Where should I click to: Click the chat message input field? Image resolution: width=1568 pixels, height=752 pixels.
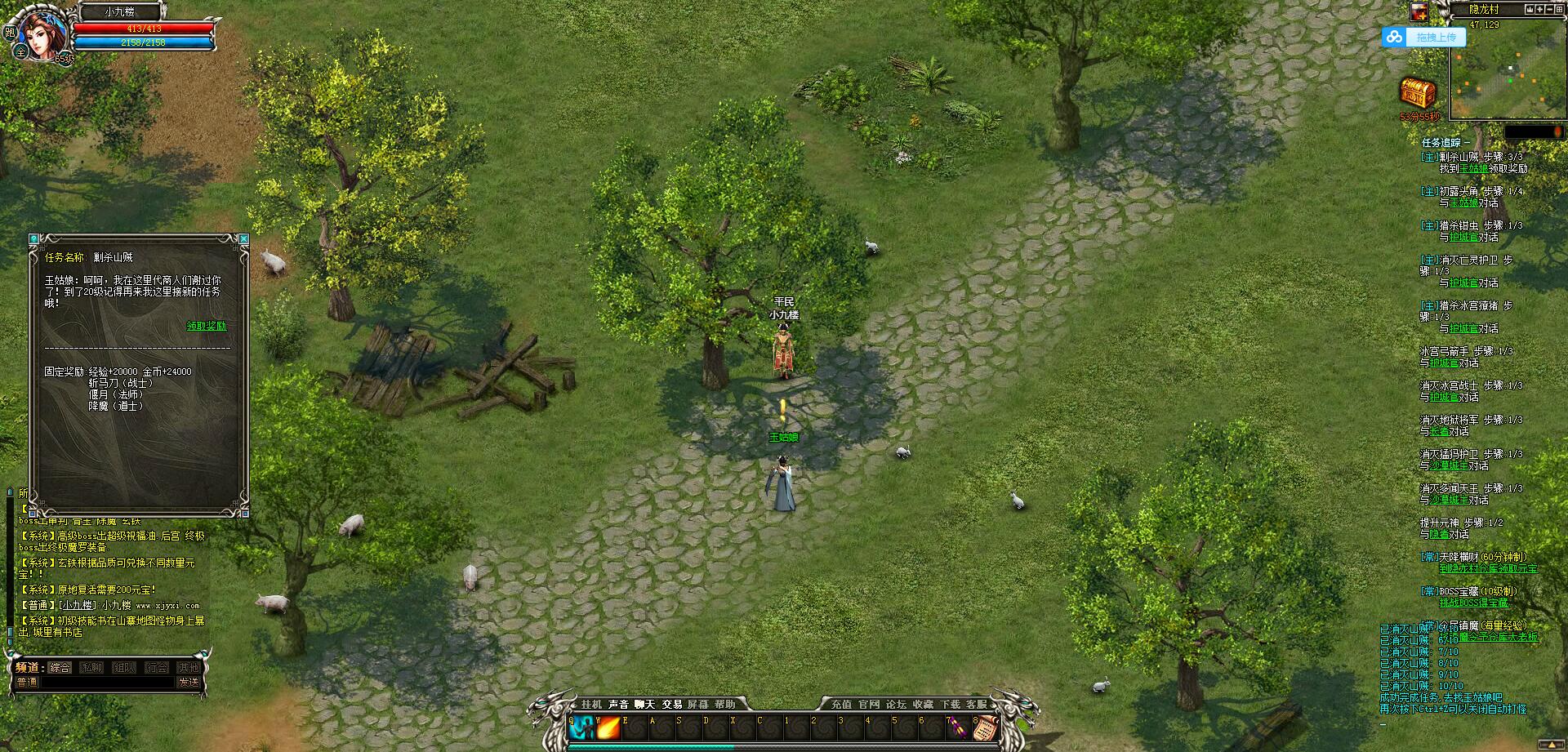coord(106,682)
